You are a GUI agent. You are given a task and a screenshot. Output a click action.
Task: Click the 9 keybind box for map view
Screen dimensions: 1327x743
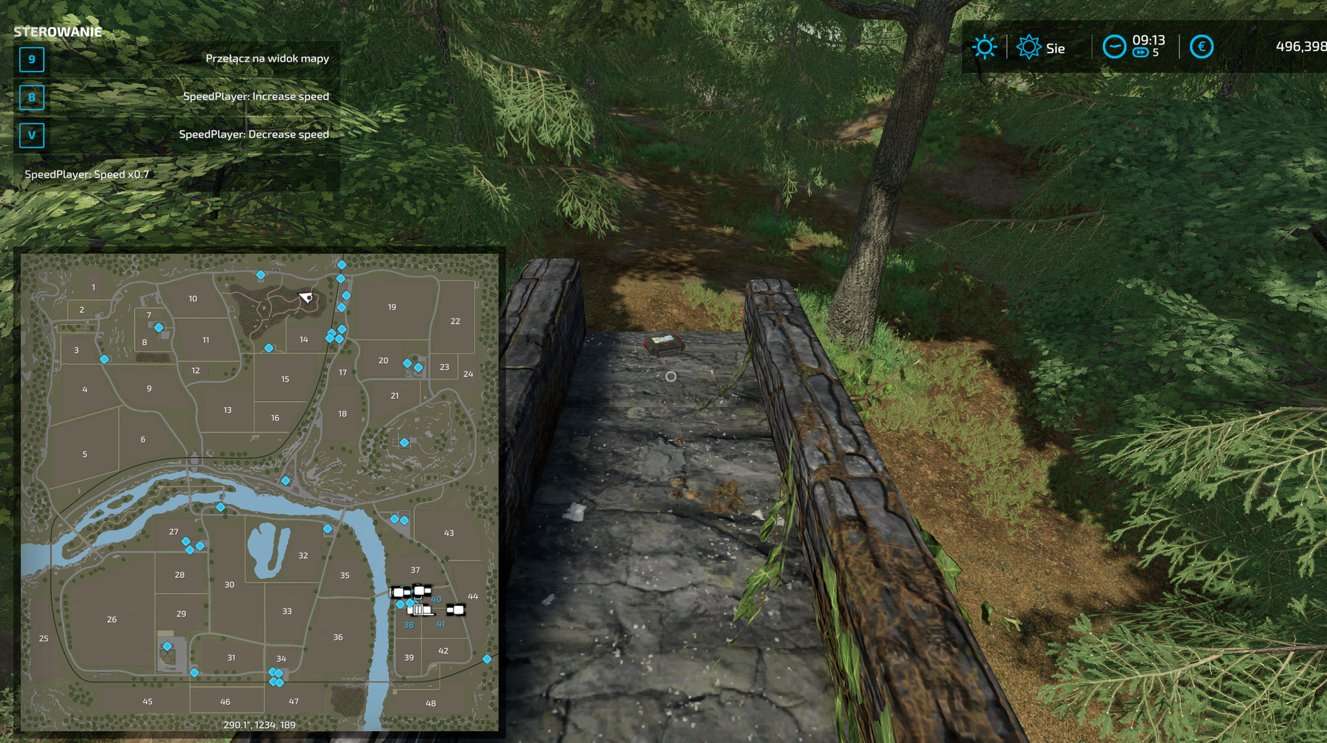[x=31, y=60]
